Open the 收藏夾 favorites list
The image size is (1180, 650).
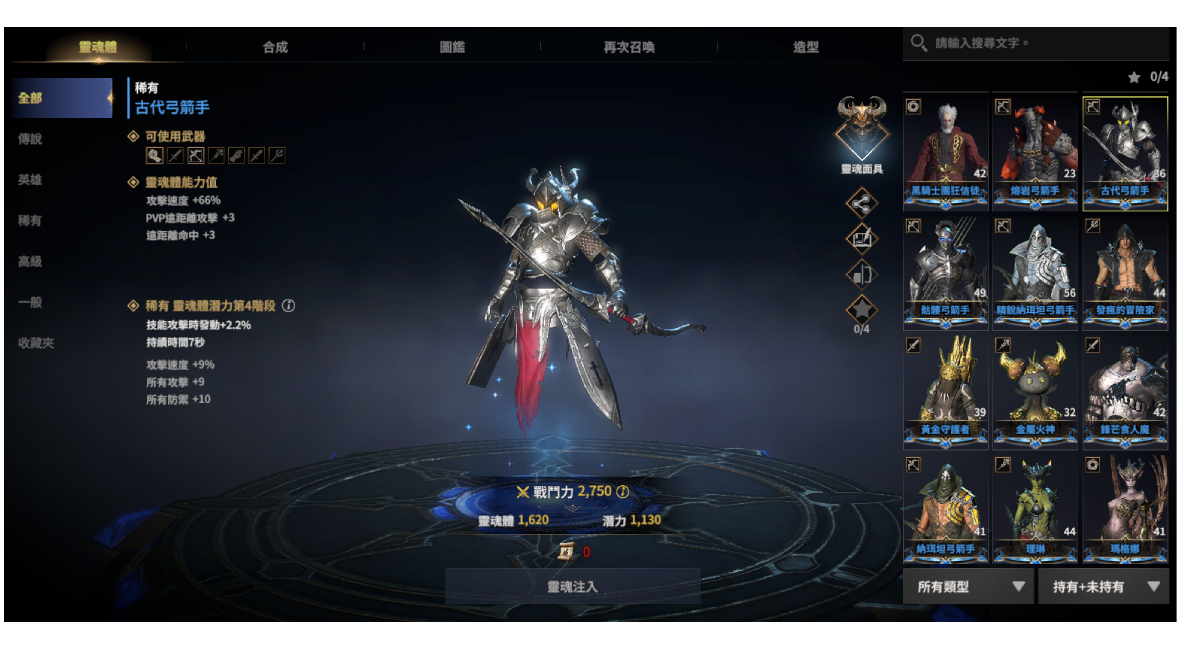(36, 343)
